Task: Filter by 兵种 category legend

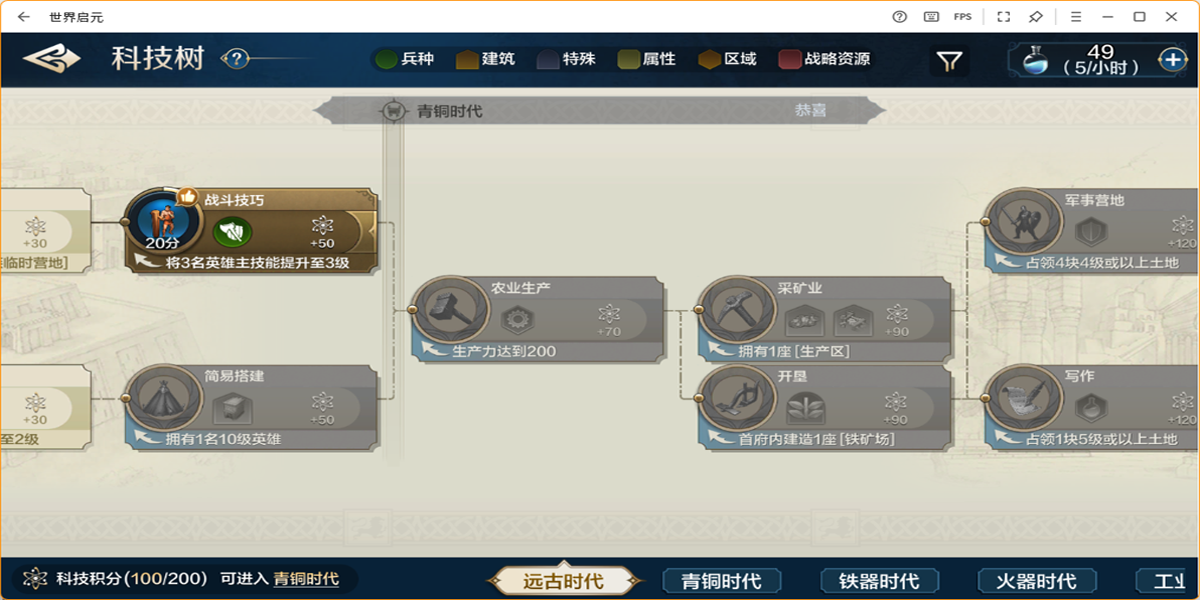Action: 405,59
